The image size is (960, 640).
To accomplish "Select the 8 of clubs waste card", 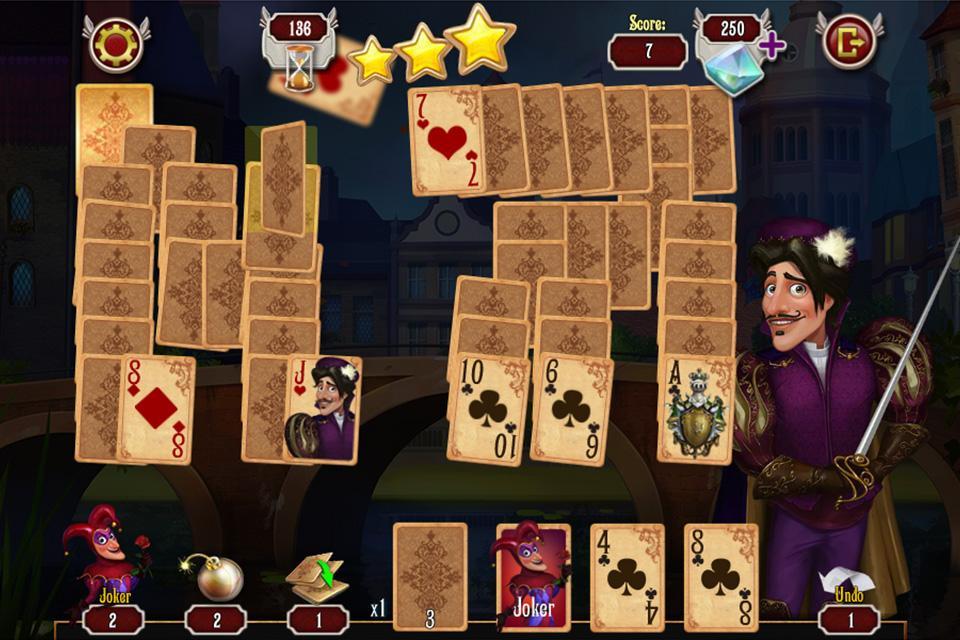I will tap(721, 577).
